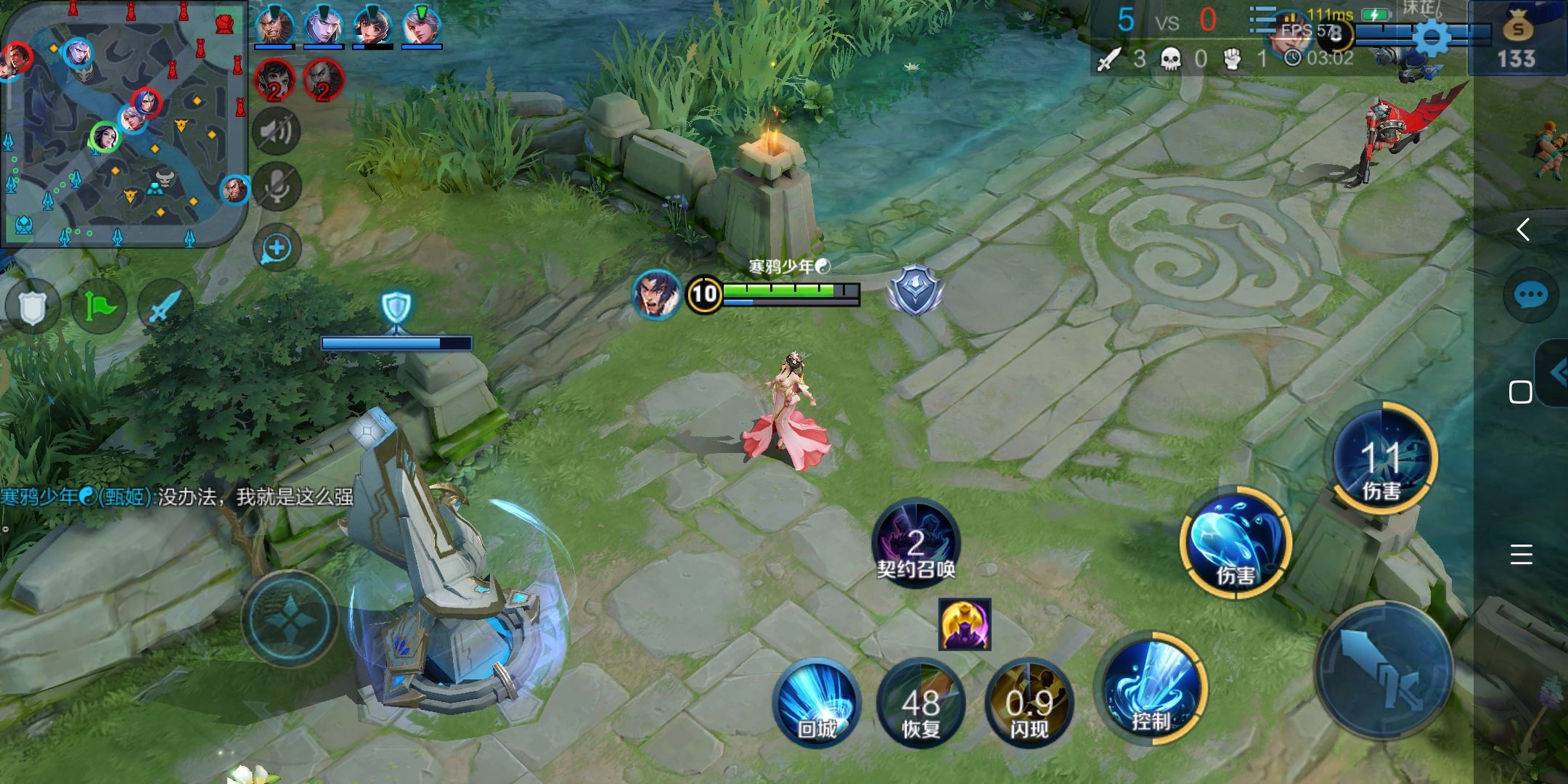Toggle the speaker mute icon
This screenshot has height=784, width=1568.
coord(276,131)
